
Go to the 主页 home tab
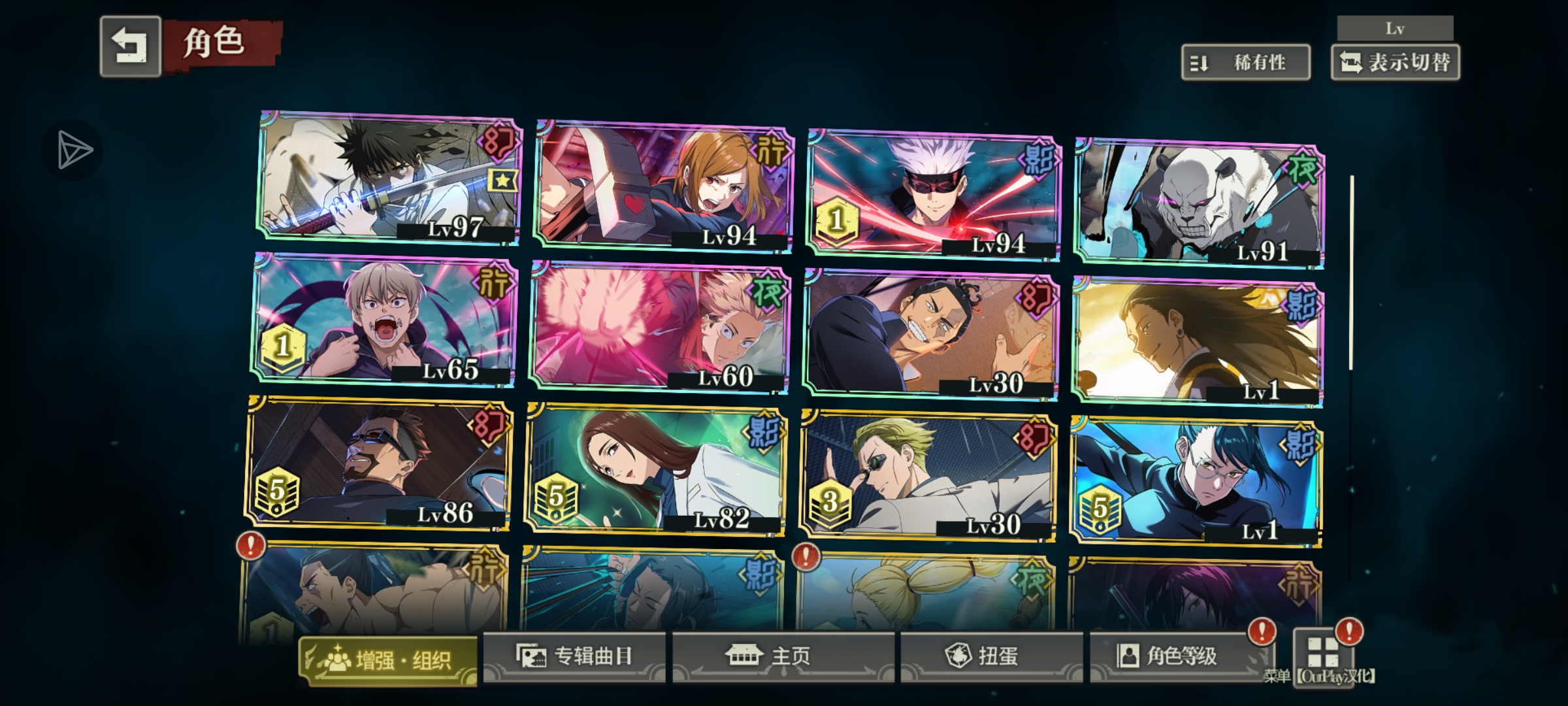(x=783, y=656)
